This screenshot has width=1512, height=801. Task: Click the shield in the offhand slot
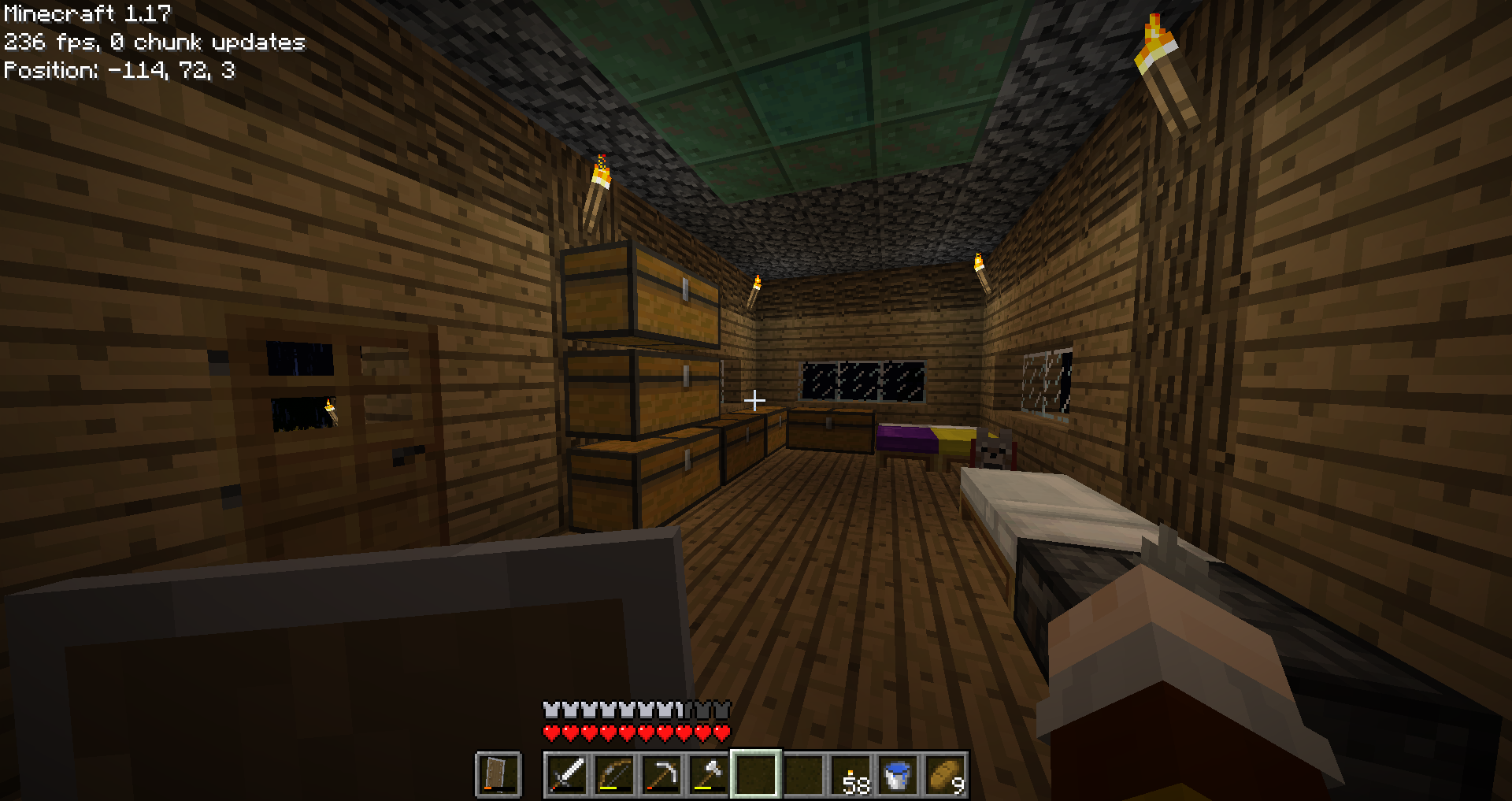coord(498,775)
